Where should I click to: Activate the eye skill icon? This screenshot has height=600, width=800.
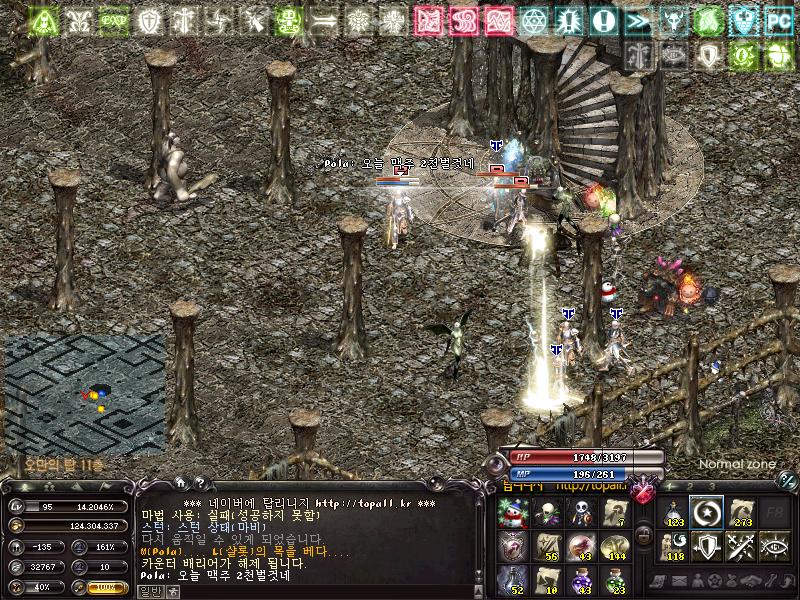tap(773, 546)
